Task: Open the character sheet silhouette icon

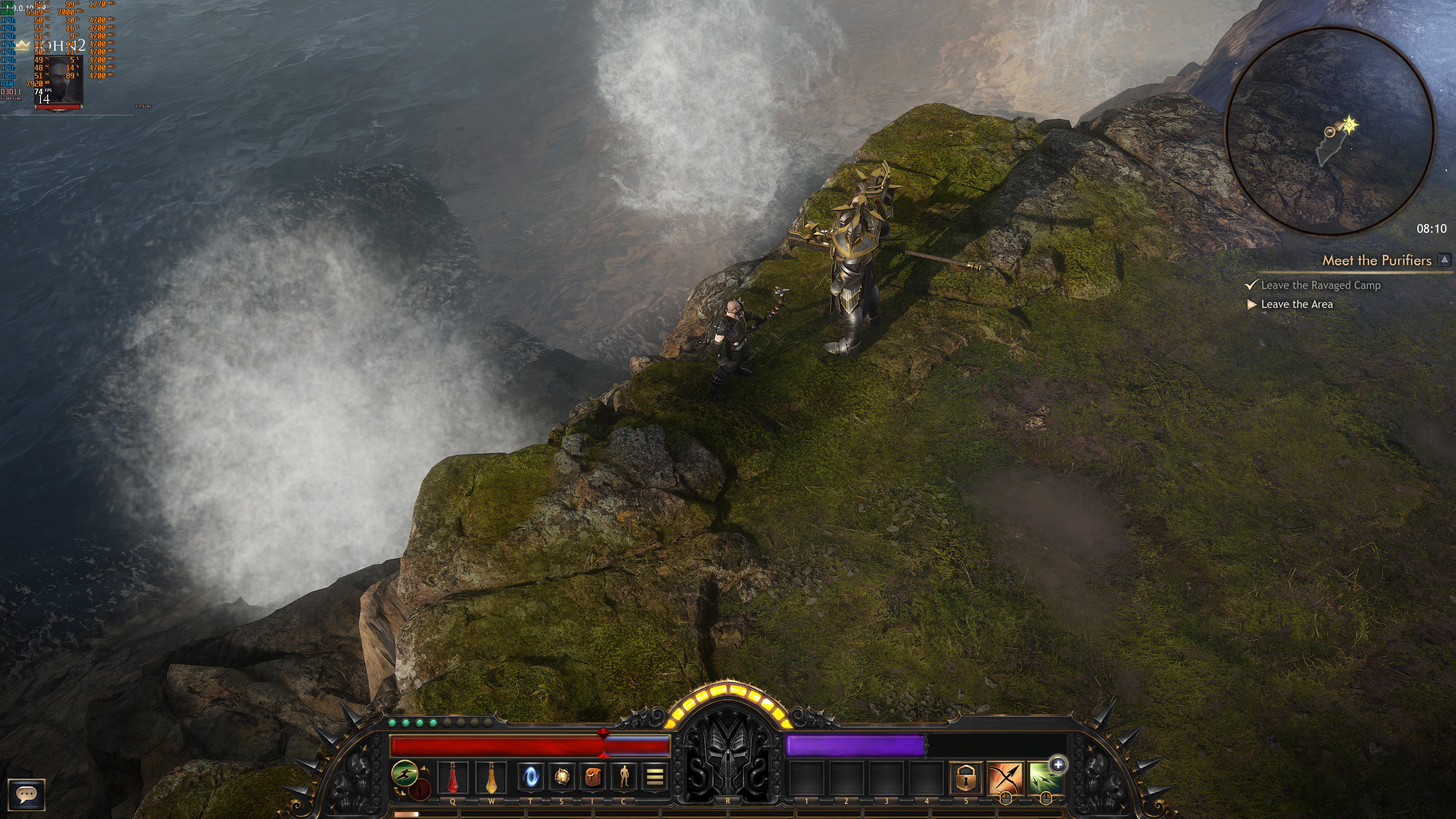Action: click(623, 778)
